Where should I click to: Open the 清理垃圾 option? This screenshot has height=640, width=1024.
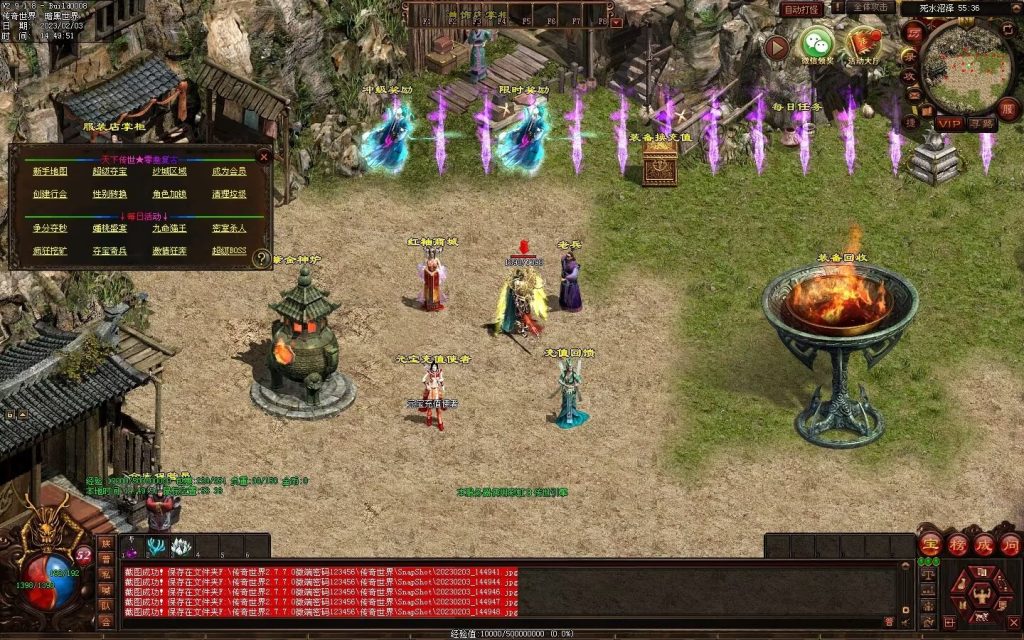pos(228,194)
